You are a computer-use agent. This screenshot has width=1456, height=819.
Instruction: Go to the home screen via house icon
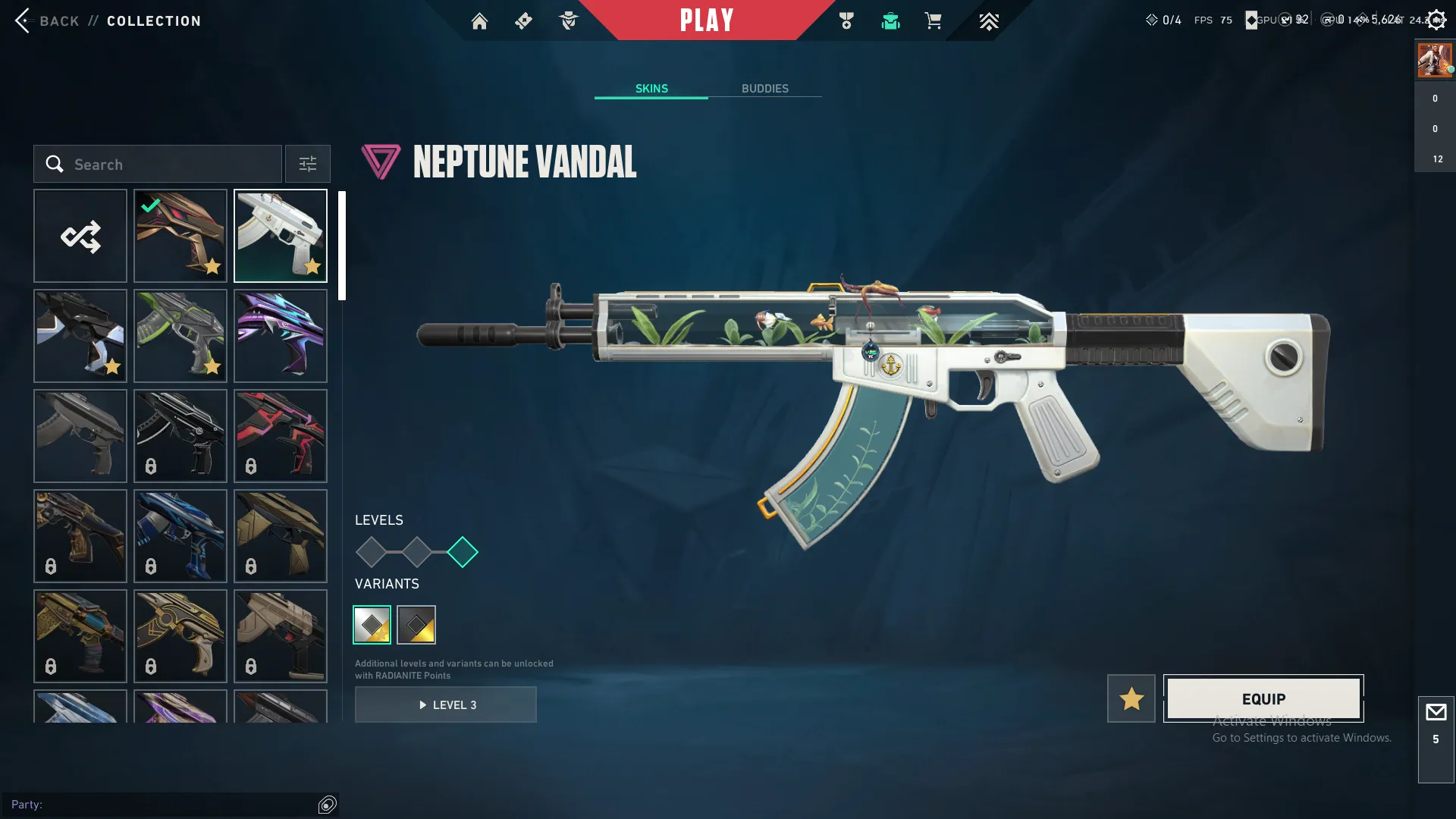(x=480, y=20)
